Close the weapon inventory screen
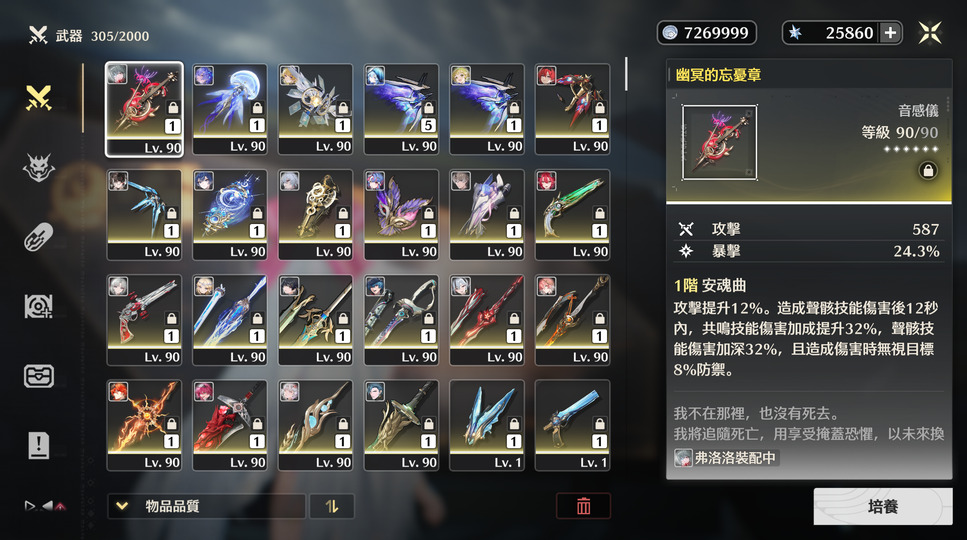 tap(930, 33)
